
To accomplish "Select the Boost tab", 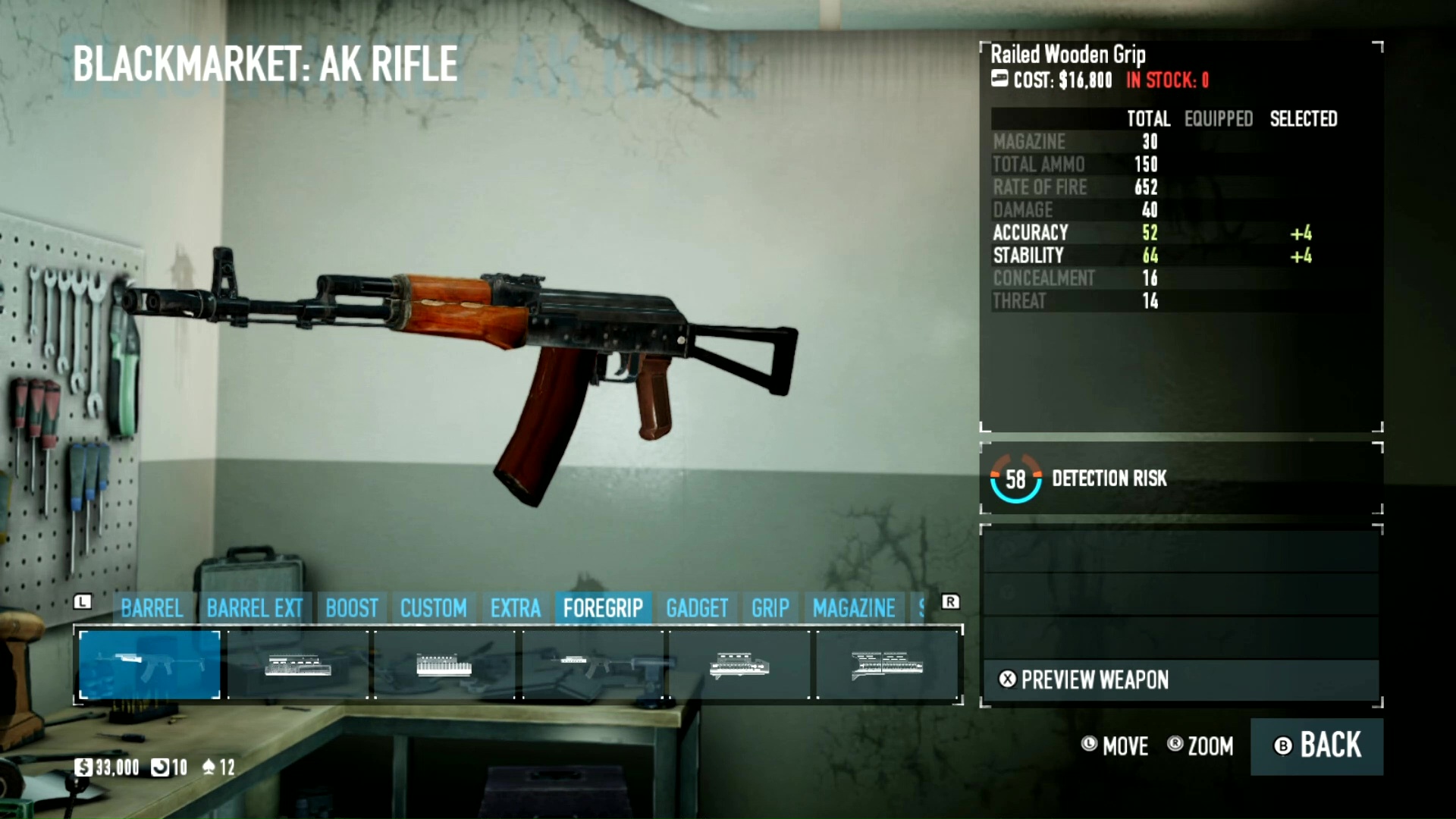I will (352, 608).
